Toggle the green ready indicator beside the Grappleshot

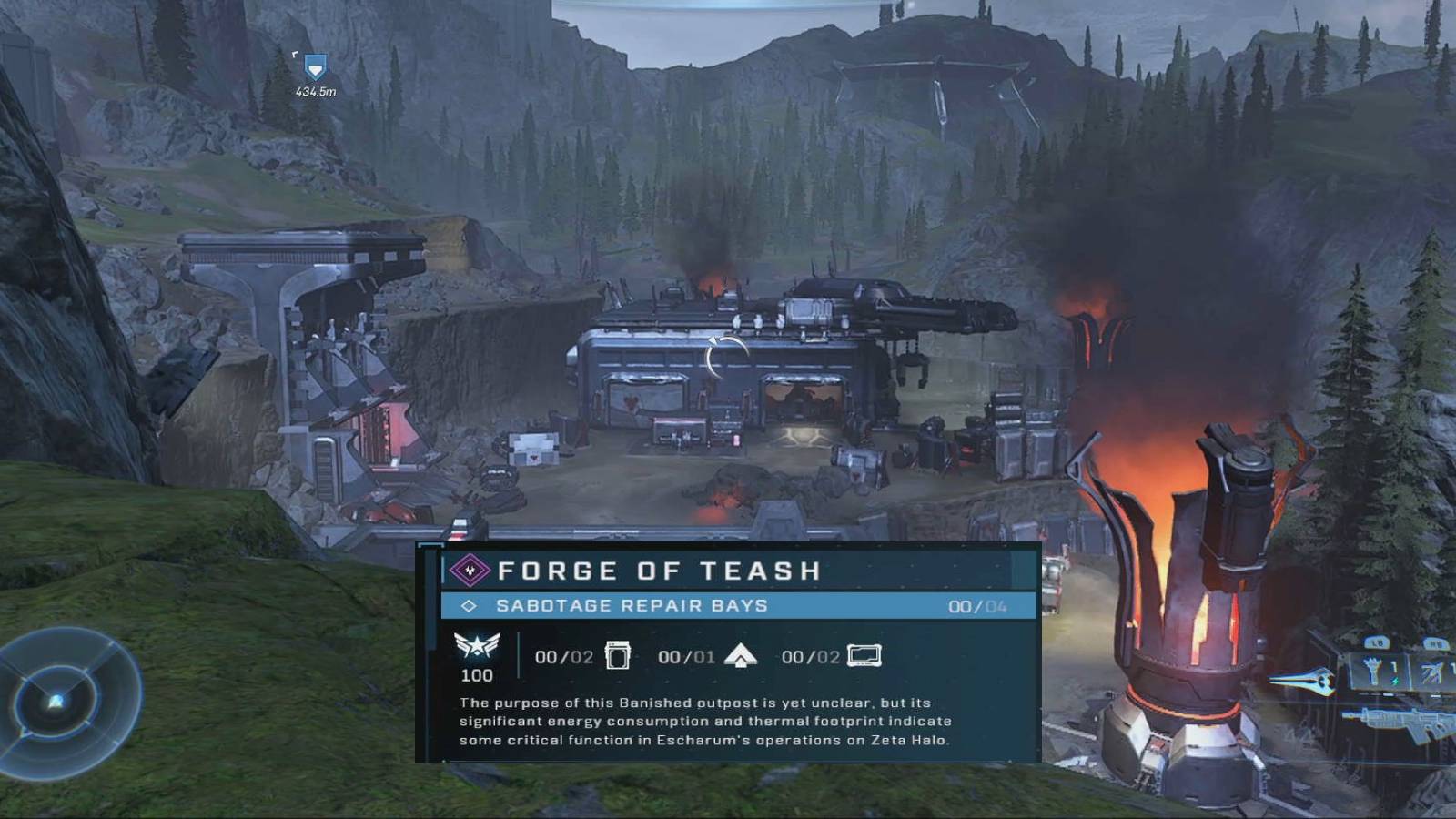[x=1396, y=681]
